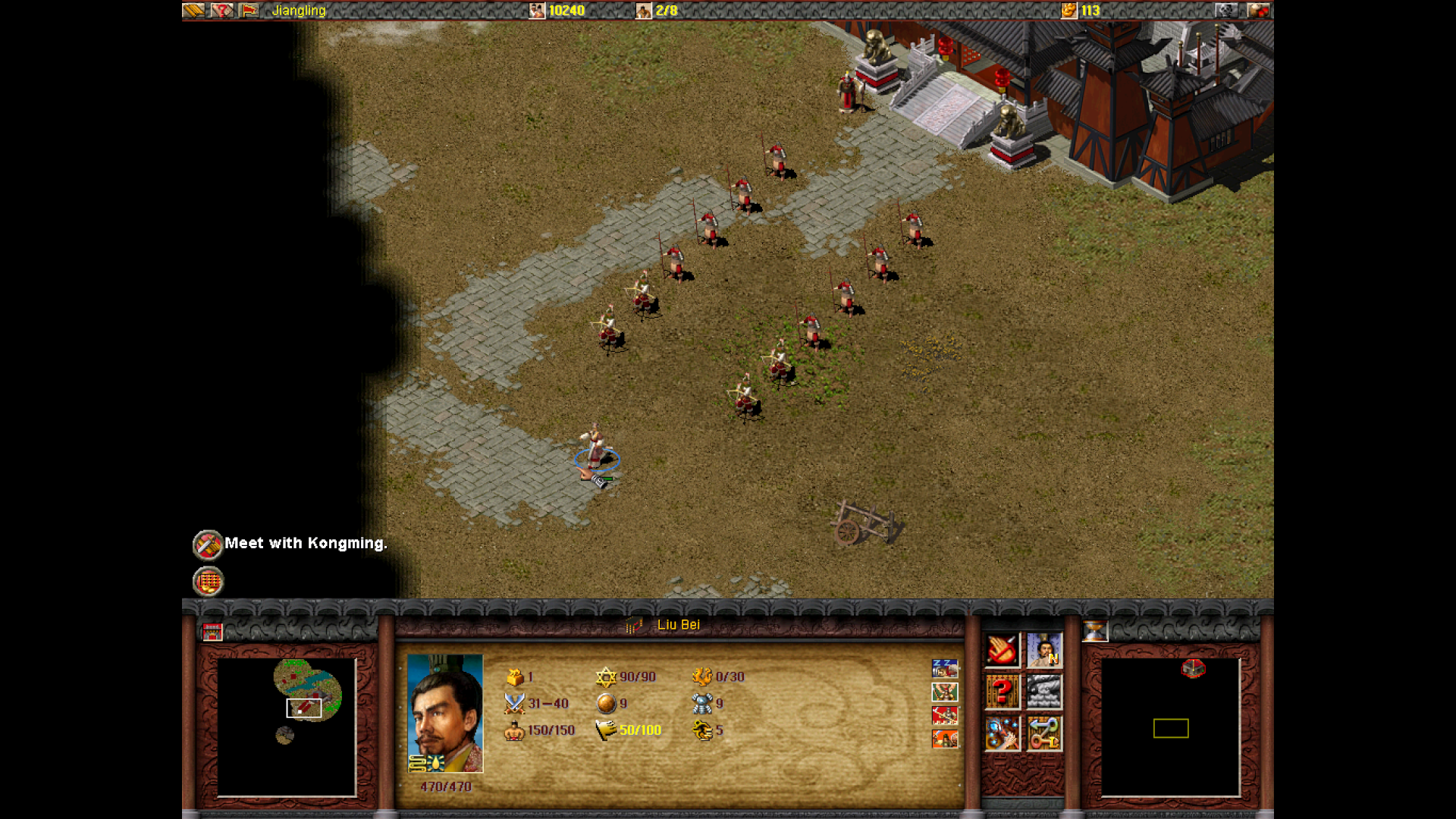Activate the magic staff skill icon
1456x819 pixels.
pos(1002,734)
